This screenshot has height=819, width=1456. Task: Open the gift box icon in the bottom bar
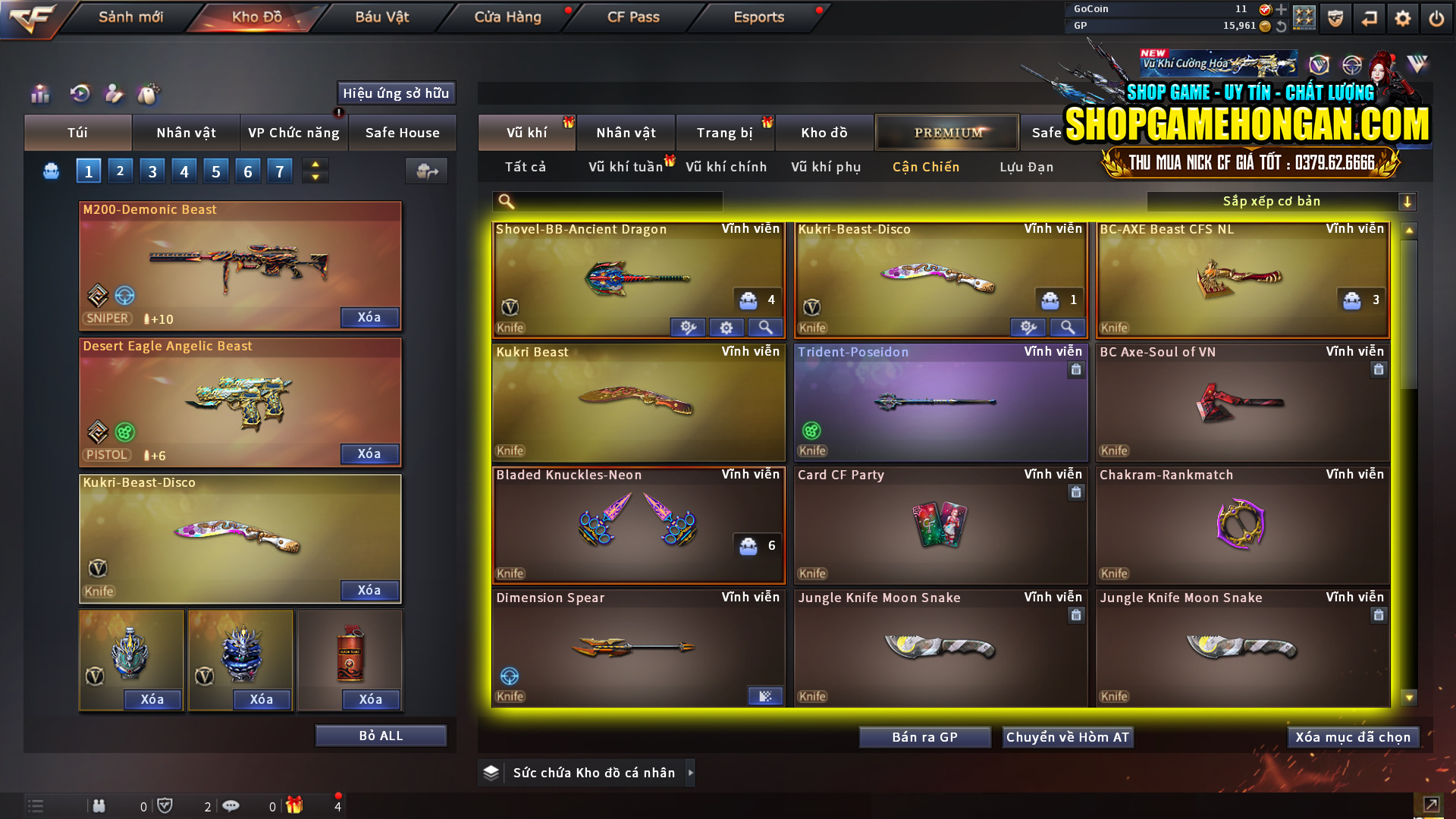click(296, 805)
